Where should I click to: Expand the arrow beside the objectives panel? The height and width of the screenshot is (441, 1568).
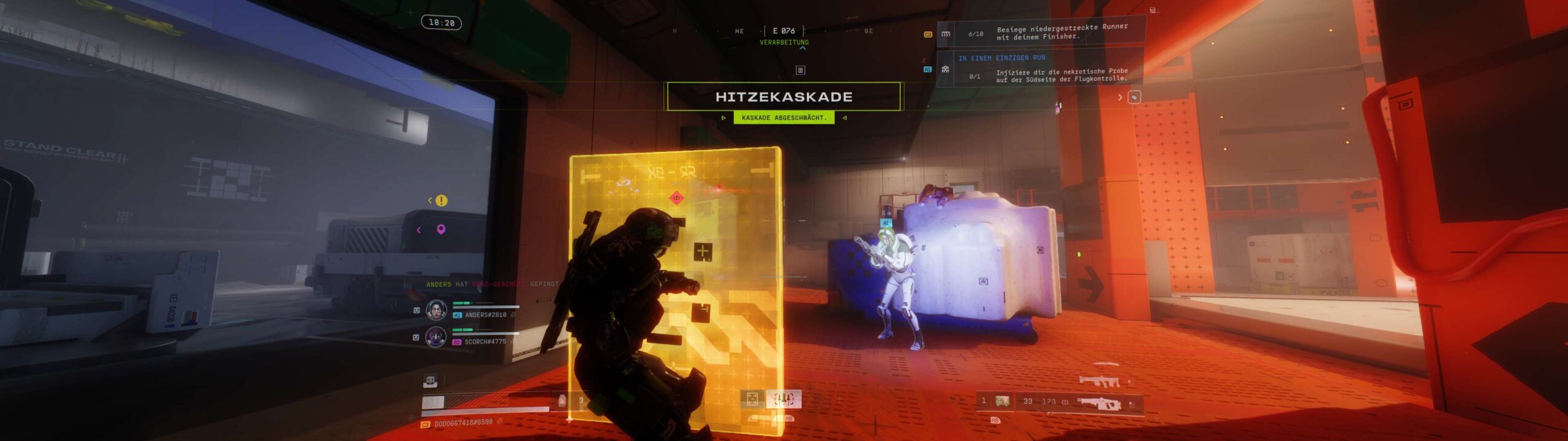[x=1120, y=97]
